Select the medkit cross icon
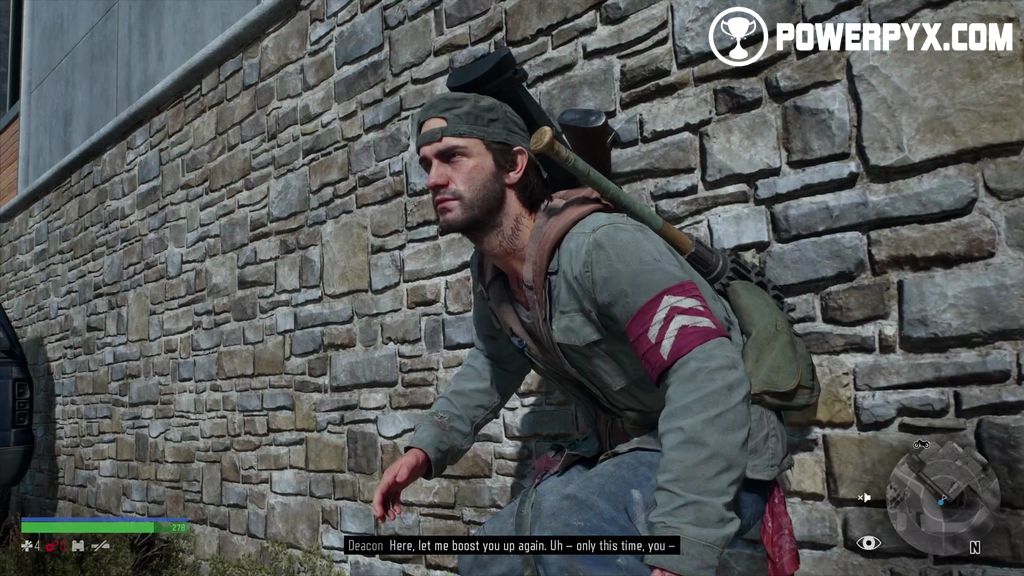1024x576 pixels. click(x=27, y=545)
